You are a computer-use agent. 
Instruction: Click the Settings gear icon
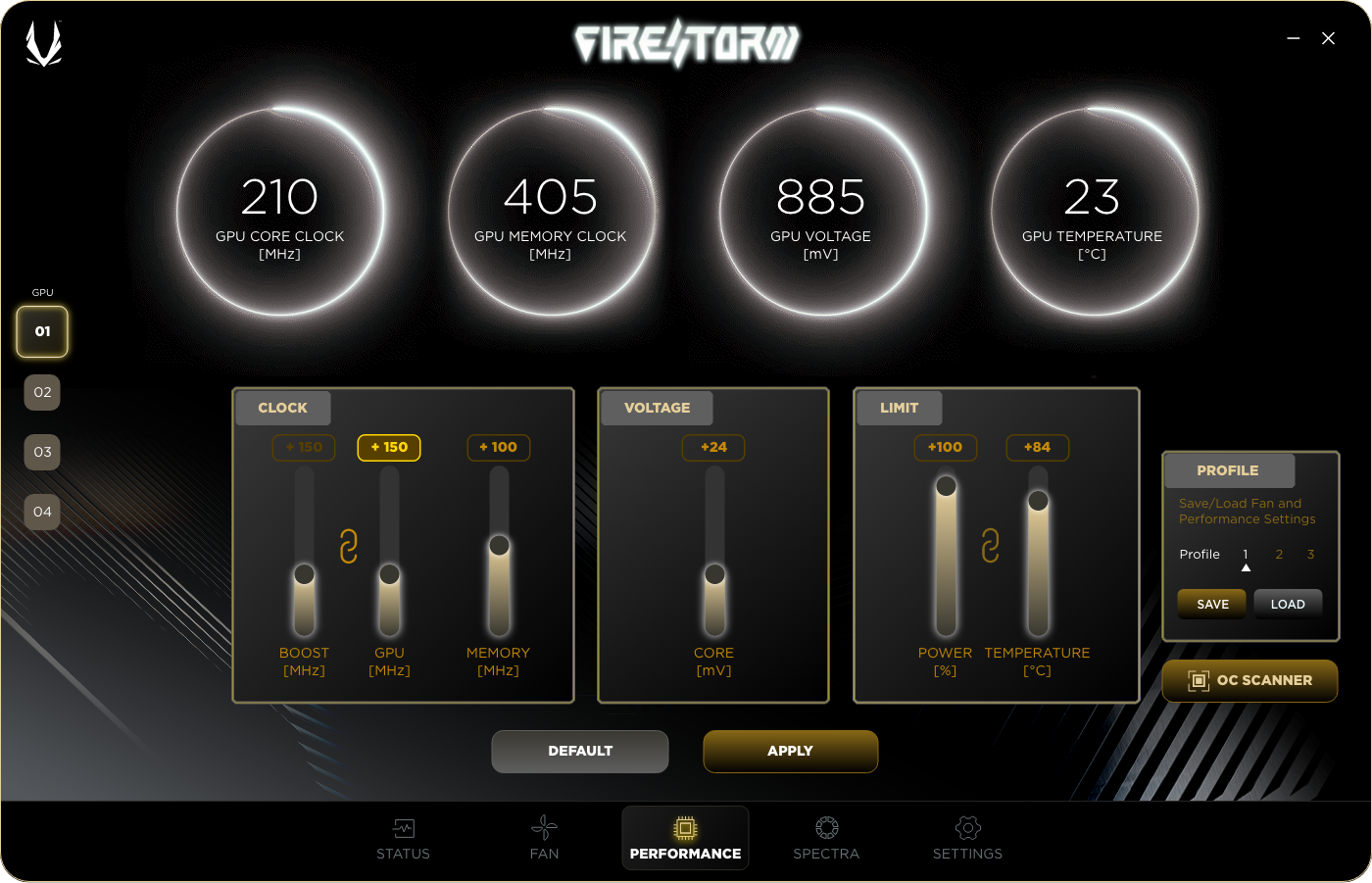click(967, 827)
